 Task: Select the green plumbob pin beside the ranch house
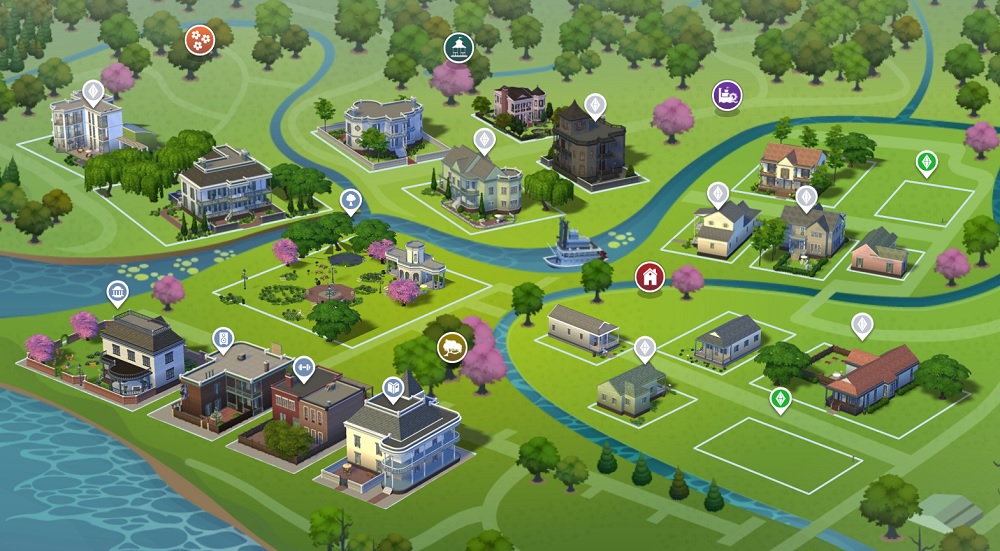779,400
